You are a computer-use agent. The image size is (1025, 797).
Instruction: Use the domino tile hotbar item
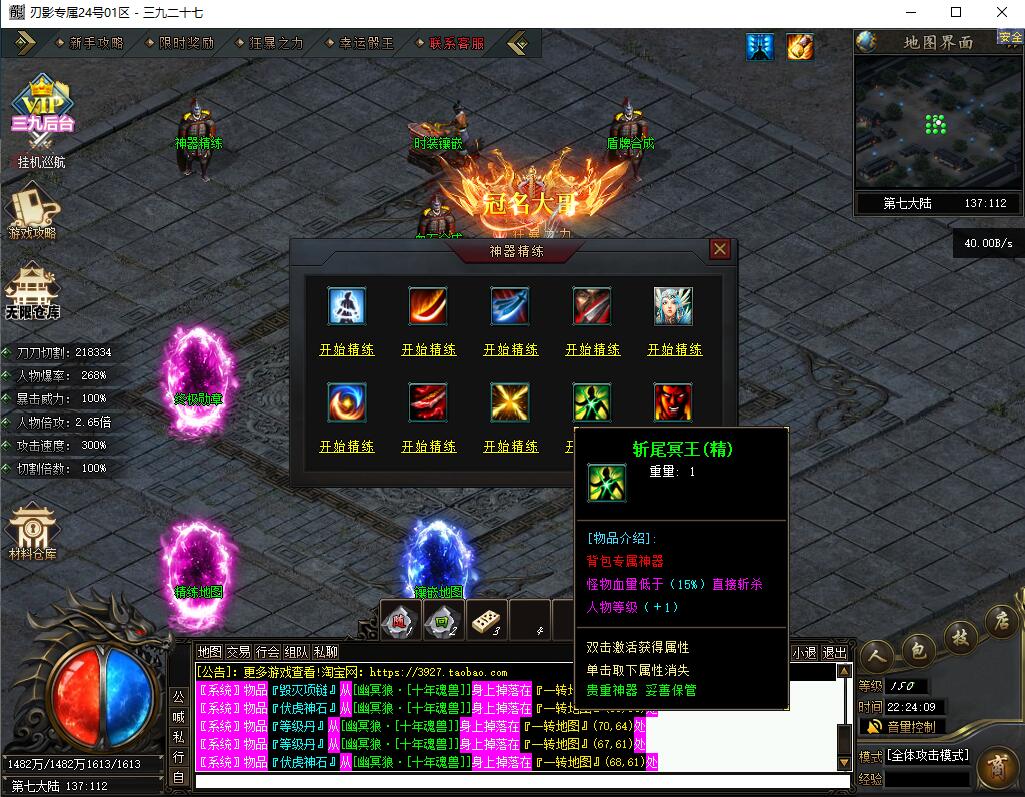coord(487,621)
